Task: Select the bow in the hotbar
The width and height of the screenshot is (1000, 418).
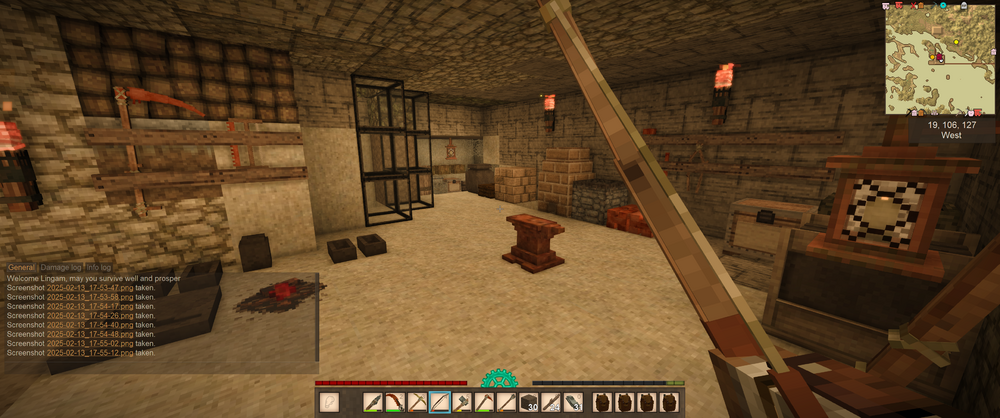Action: (440, 403)
